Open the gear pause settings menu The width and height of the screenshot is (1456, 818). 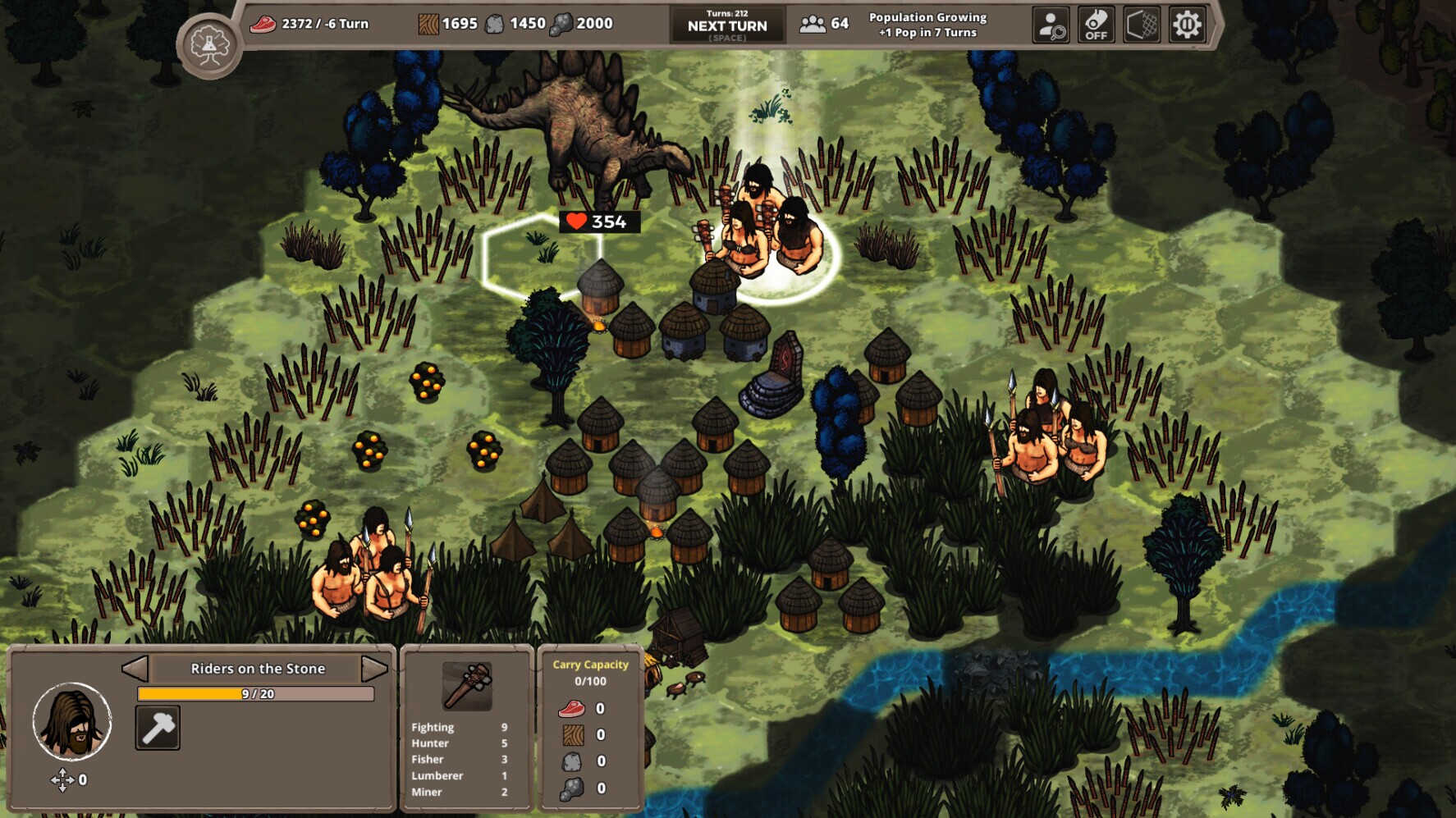click(x=1187, y=25)
